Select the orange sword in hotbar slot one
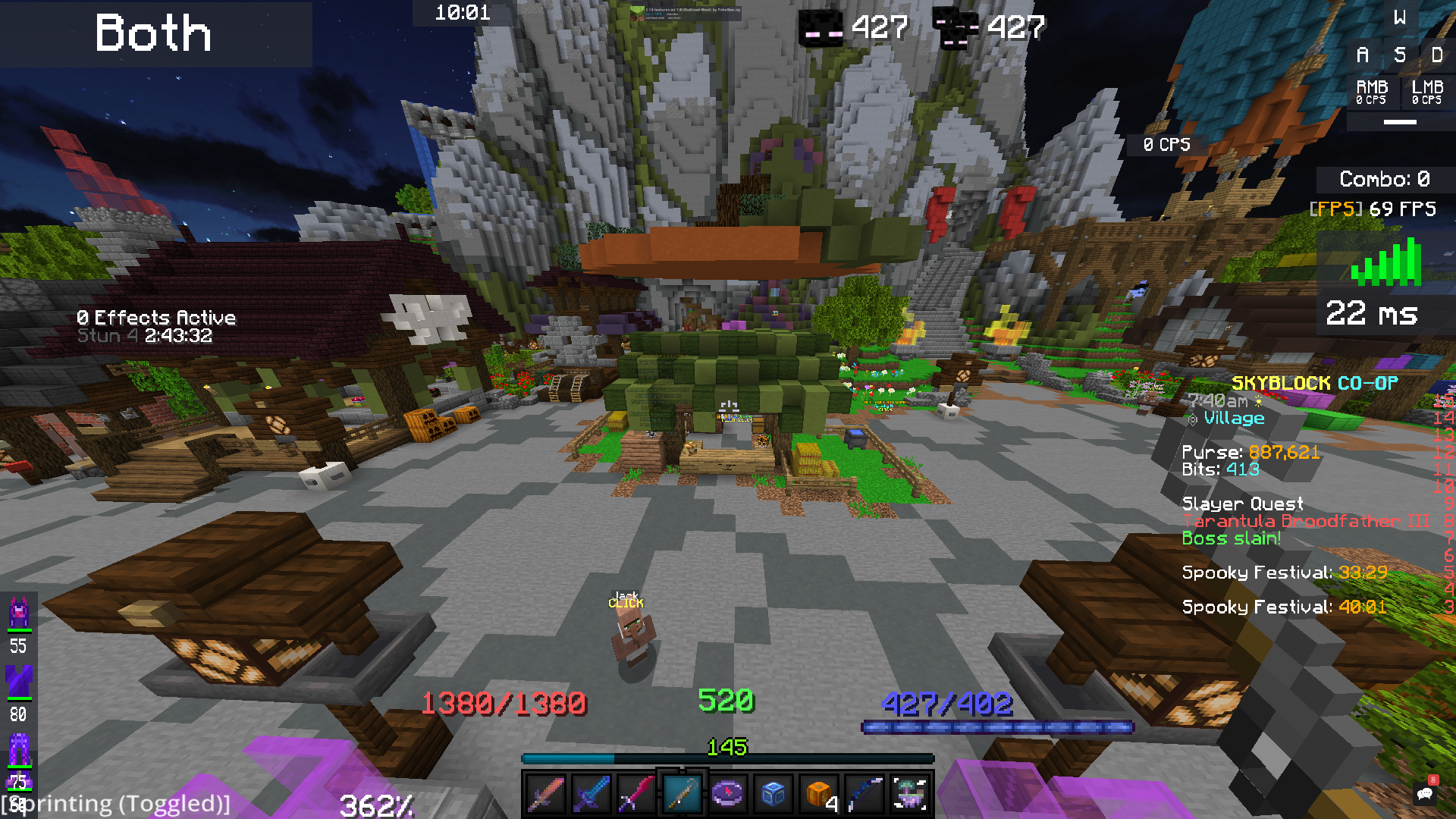The width and height of the screenshot is (1456, 819). click(548, 794)
